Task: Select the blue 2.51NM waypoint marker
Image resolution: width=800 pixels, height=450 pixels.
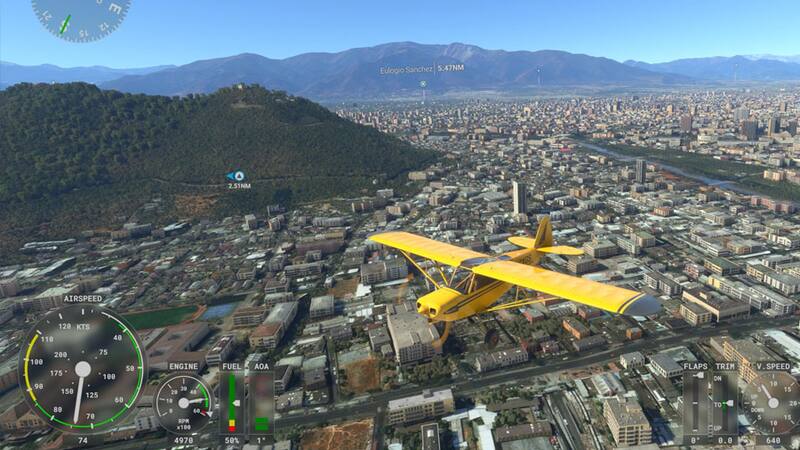Action: point(236,176)
